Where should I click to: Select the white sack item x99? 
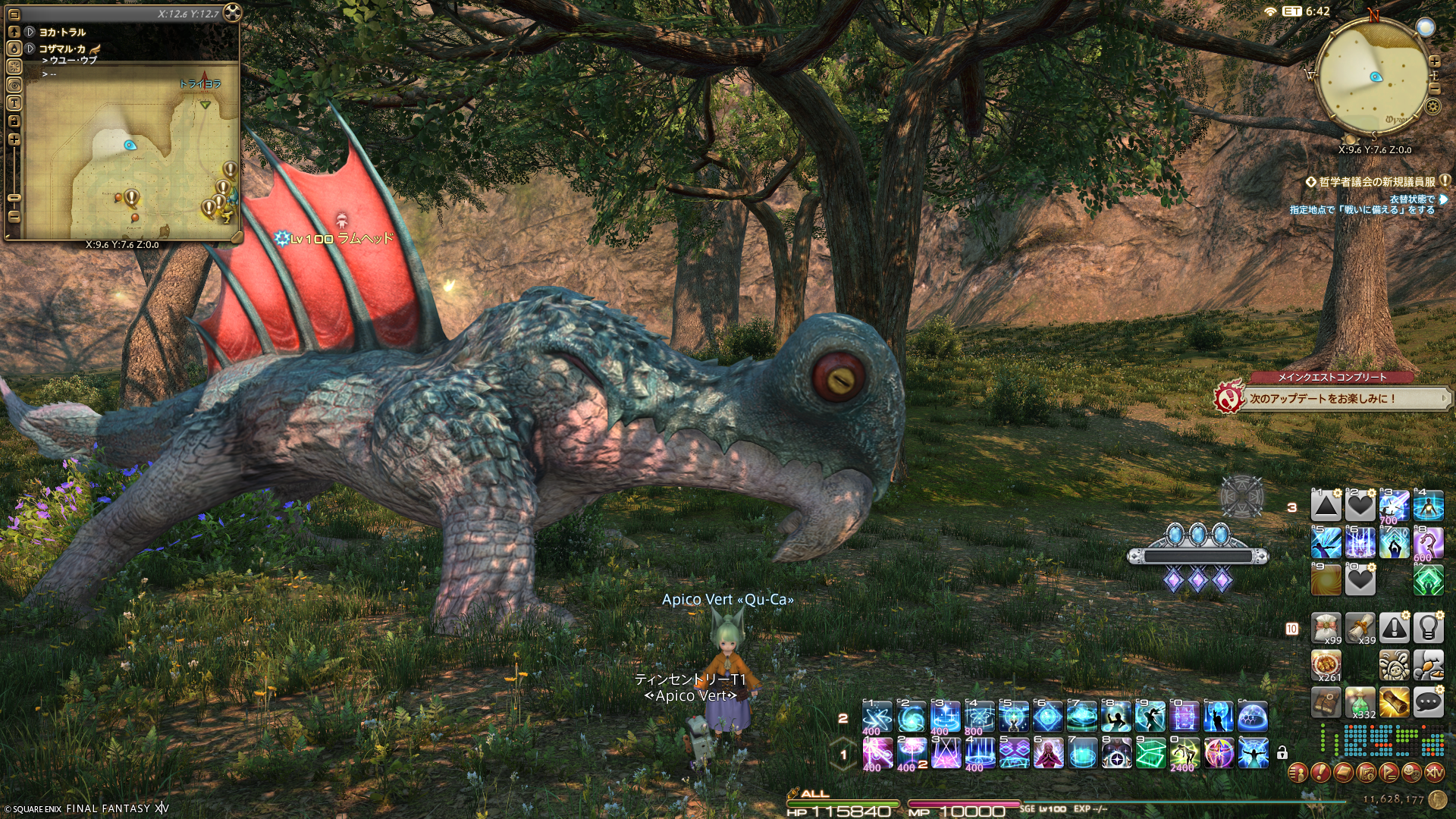[x=1326, y=628]
